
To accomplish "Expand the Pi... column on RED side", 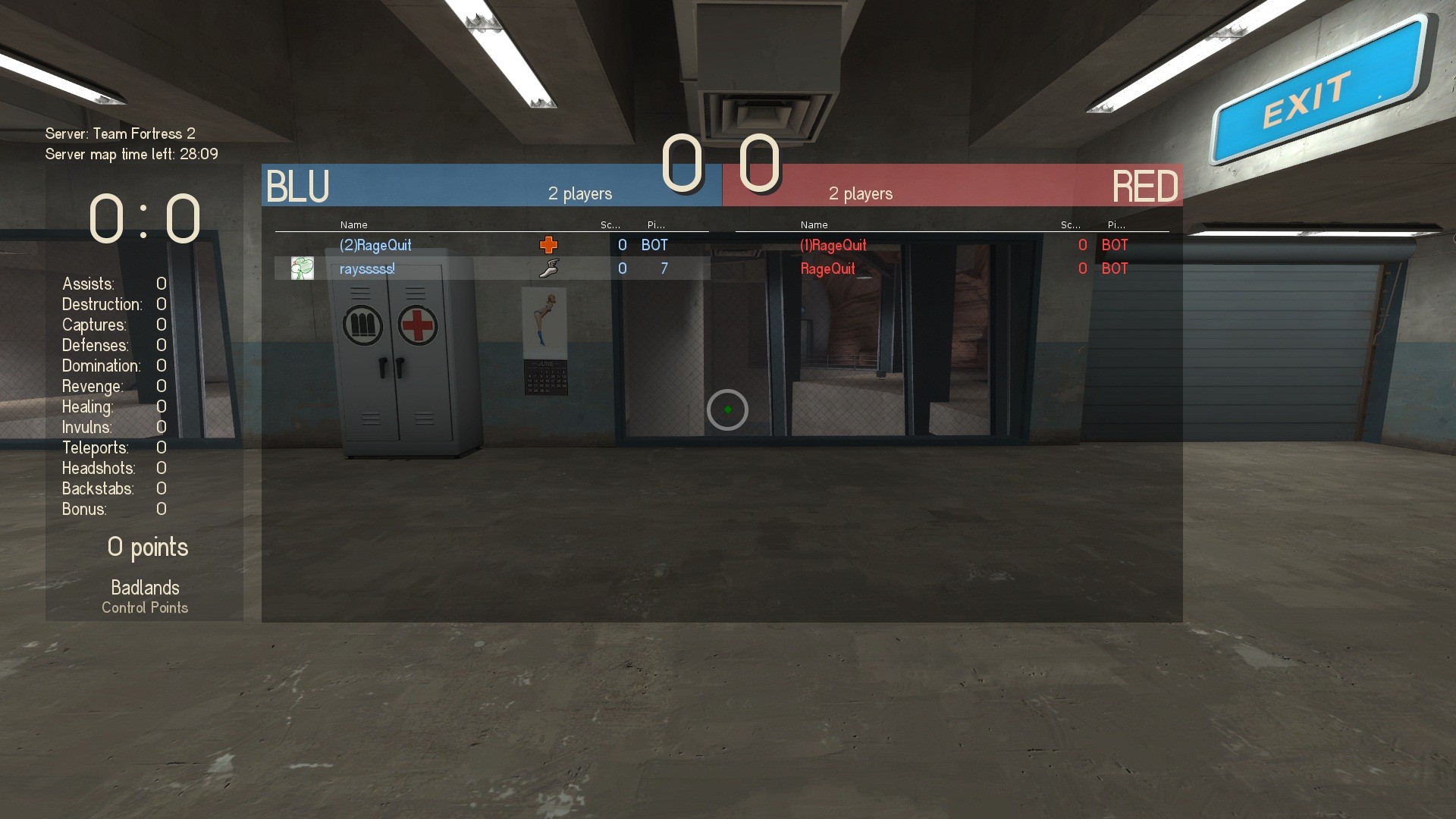I will click(x=1115, y=224).
